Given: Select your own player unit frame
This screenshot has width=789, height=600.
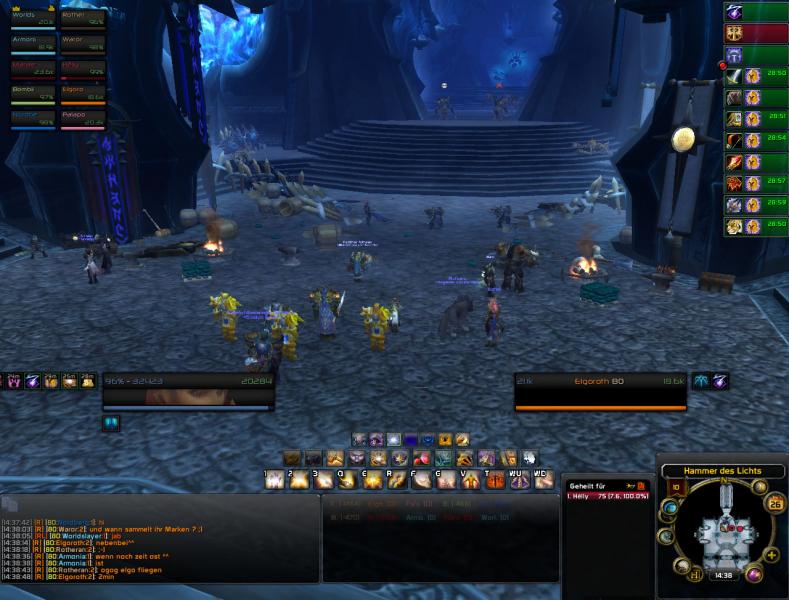Looking at the screenshot, I should [x=187, y=390].
